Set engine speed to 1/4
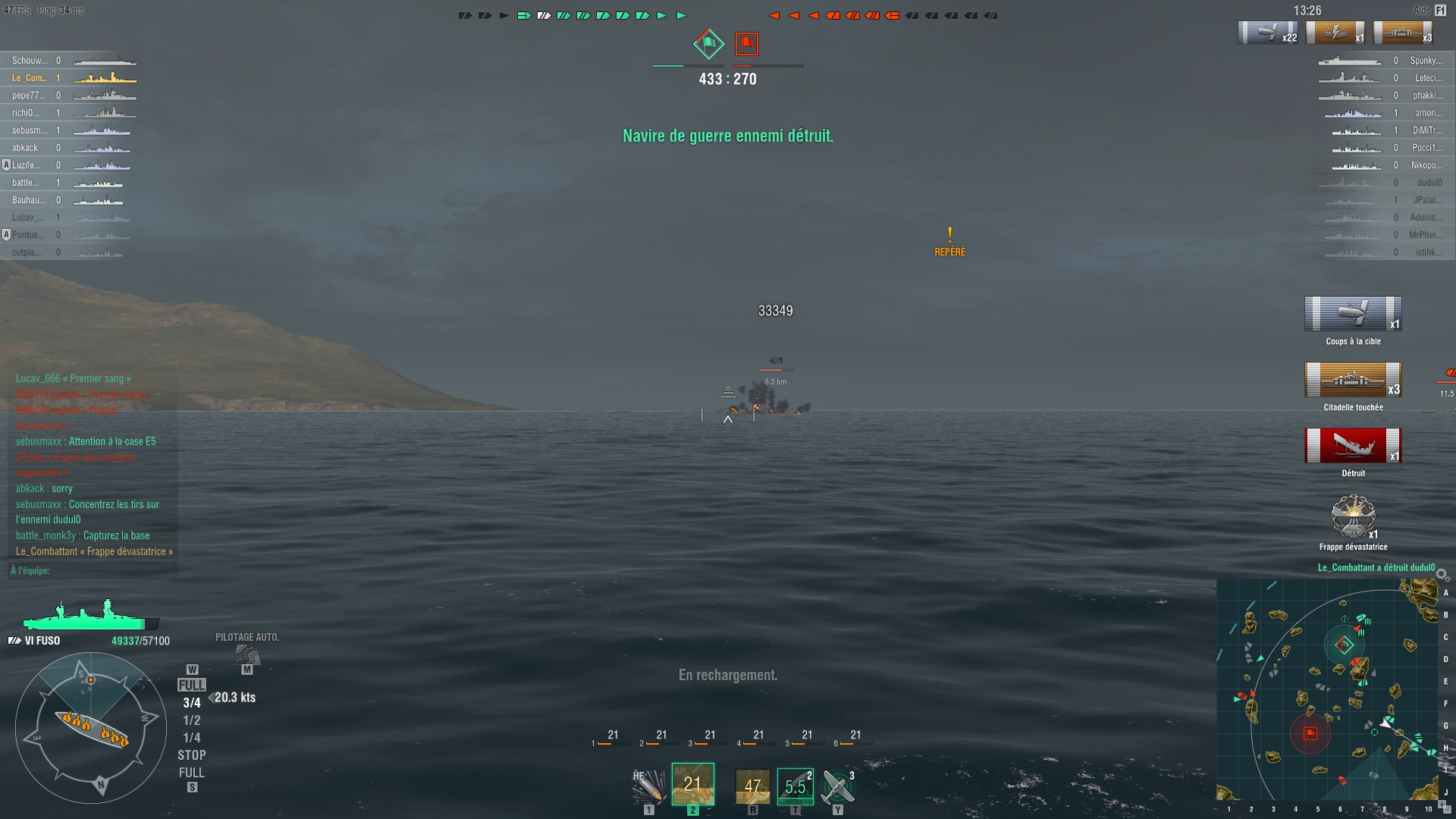Image resolution: width=1456 pixels, height=819 pixels. point(191,738)
